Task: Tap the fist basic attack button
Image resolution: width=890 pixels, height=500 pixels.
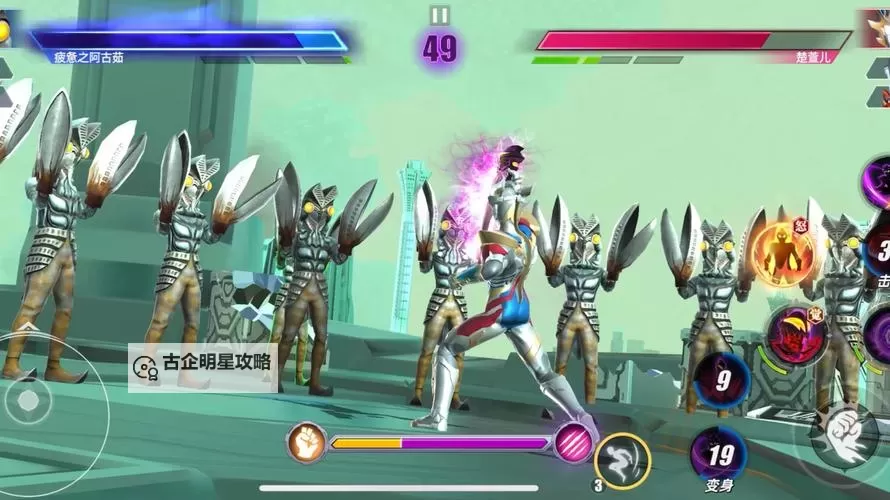Action: click(846, 435)
